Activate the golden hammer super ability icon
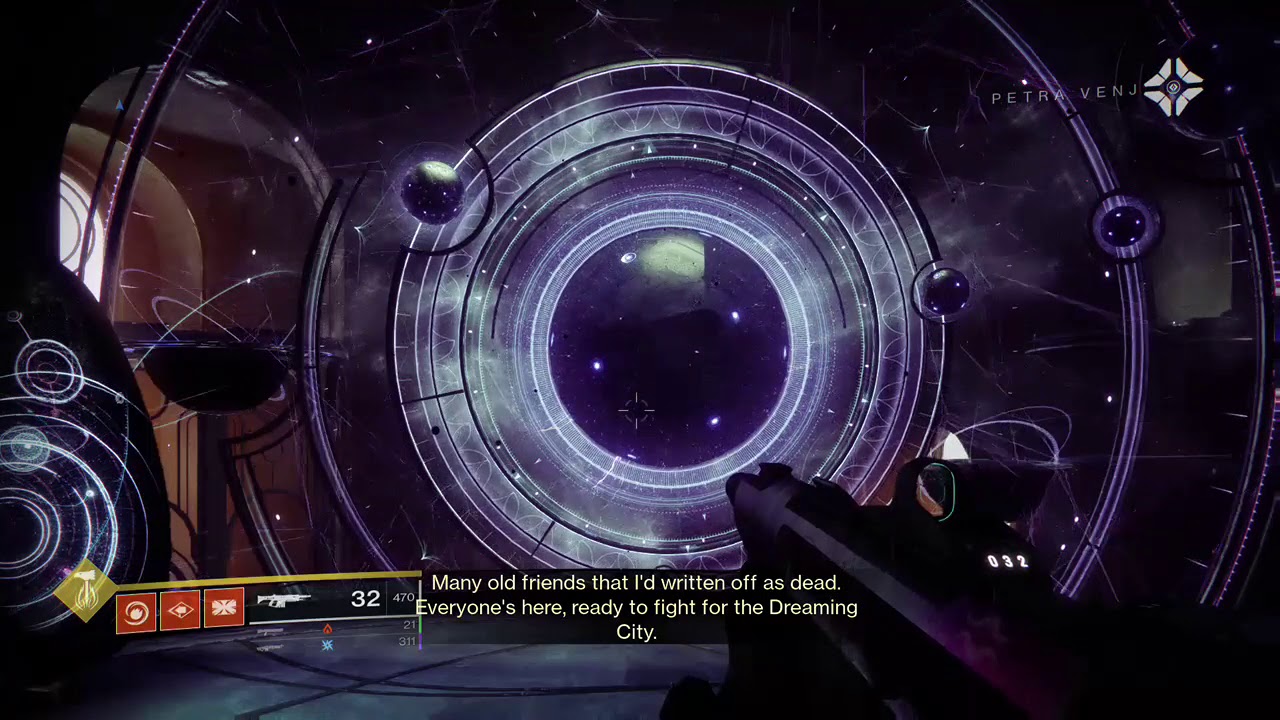Screen dimensions: 1280x720 point(85,592)
